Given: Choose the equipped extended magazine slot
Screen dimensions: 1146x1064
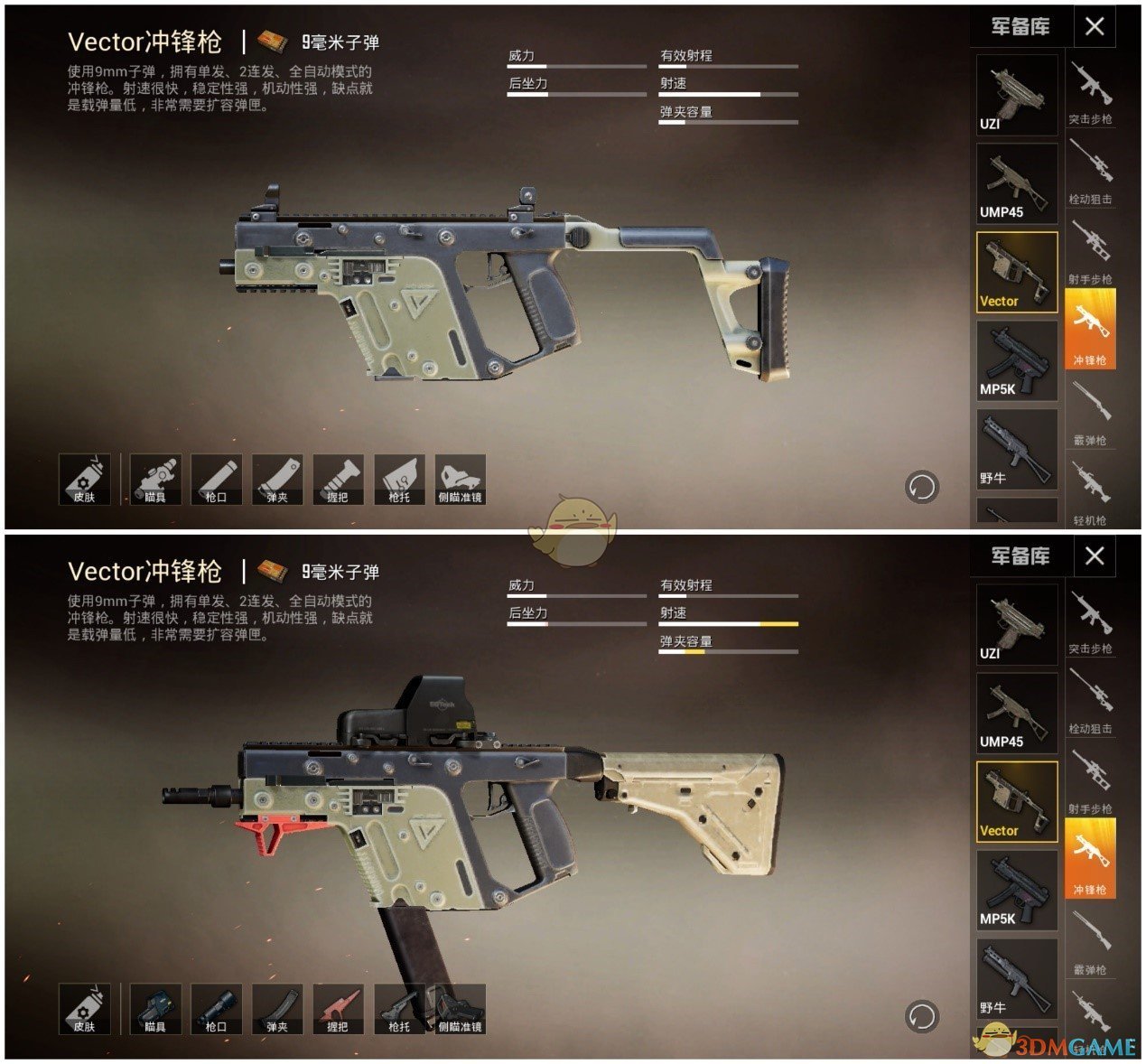Looking at the screenshot, I should click(x=277, y=1008).
